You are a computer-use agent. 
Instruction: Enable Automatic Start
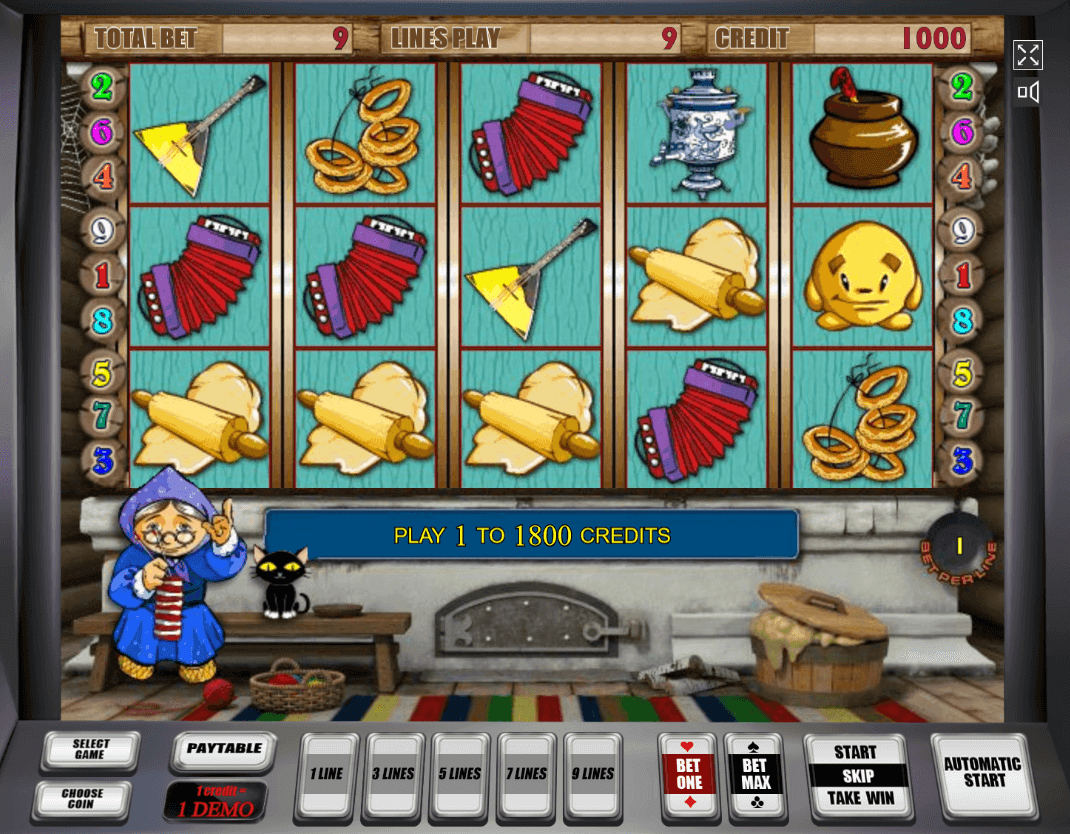[981, 772]
